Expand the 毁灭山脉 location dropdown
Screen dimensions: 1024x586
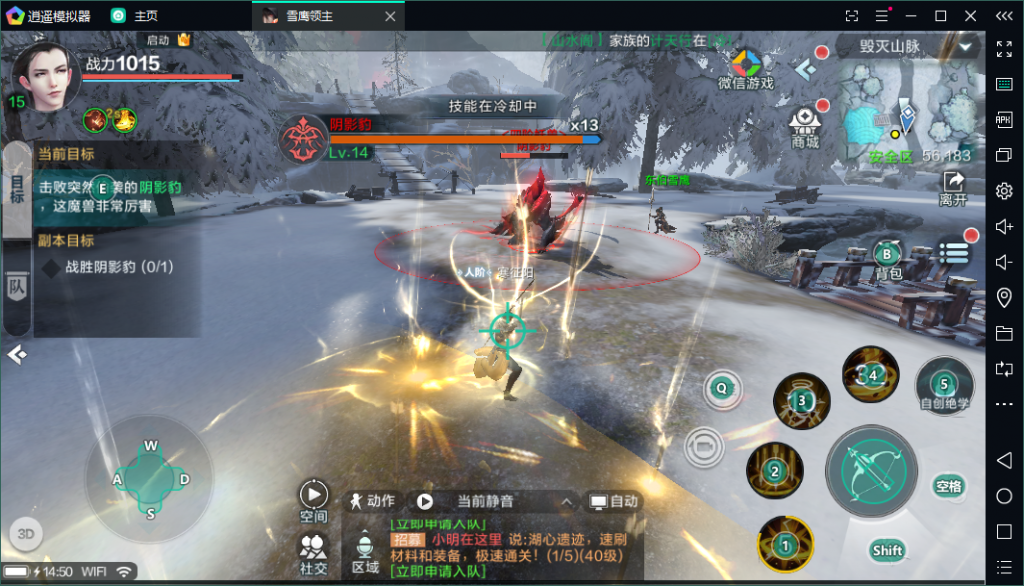(x=966, y=47)
